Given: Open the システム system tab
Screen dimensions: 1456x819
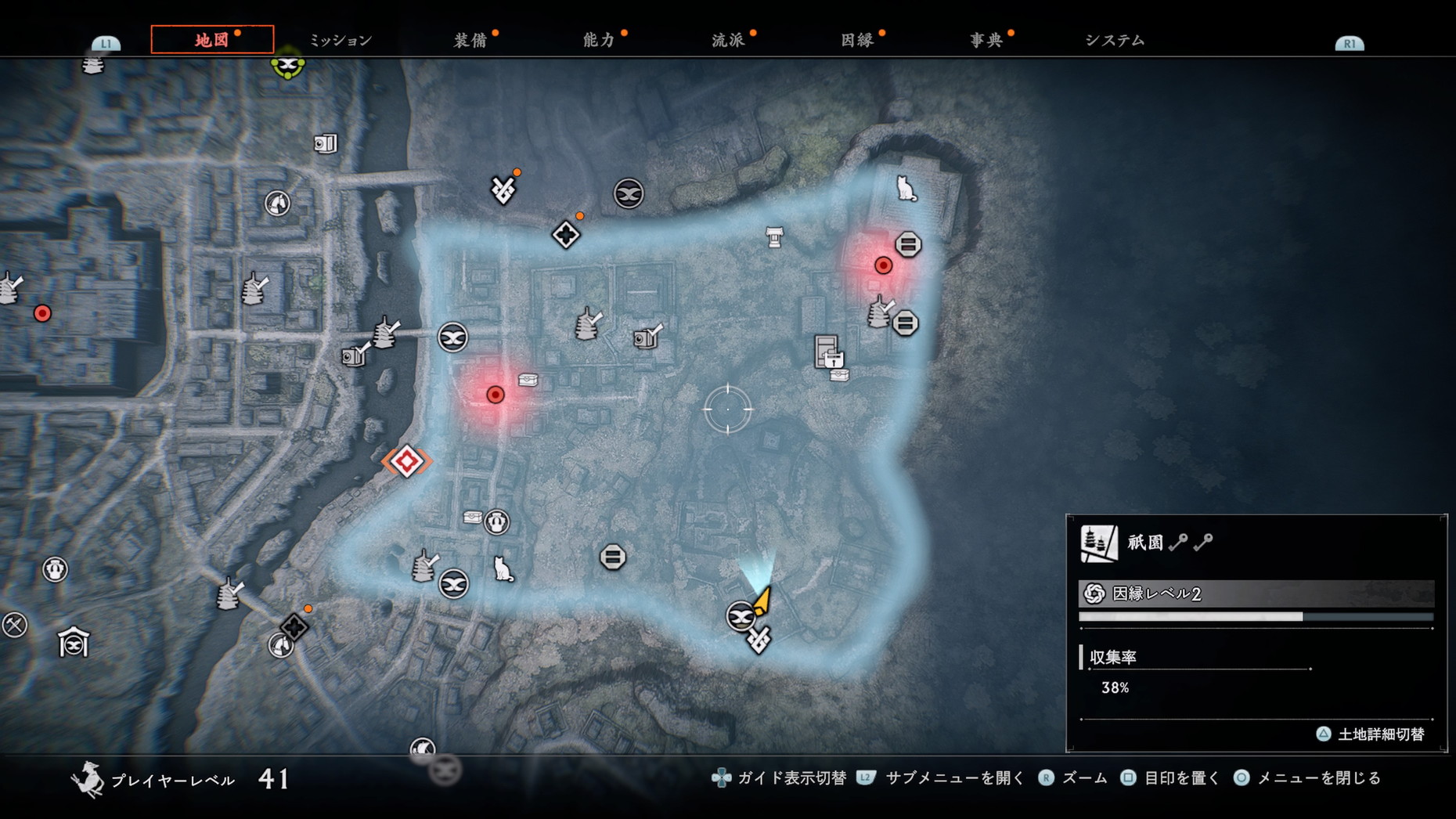Looking at the screenshot, I should pyautogui.click(x=1115, y=40).
